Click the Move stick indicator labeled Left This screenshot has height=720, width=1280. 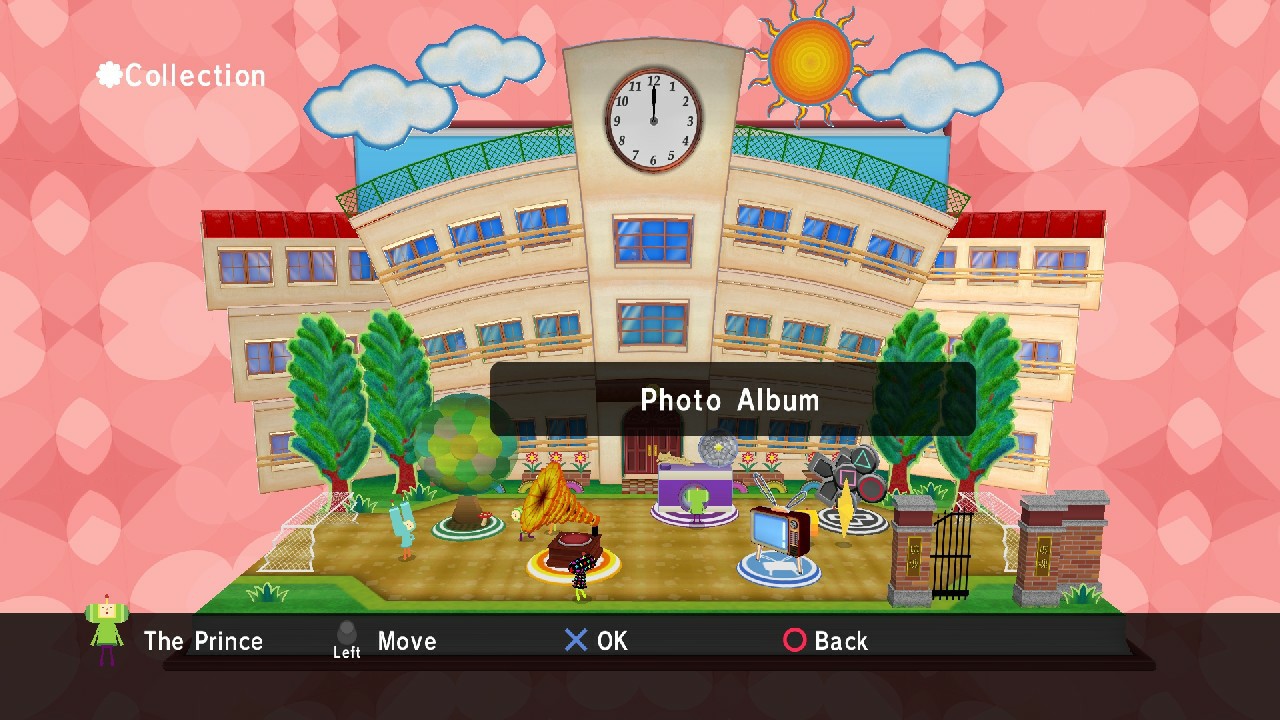click(x=347, y=638)
